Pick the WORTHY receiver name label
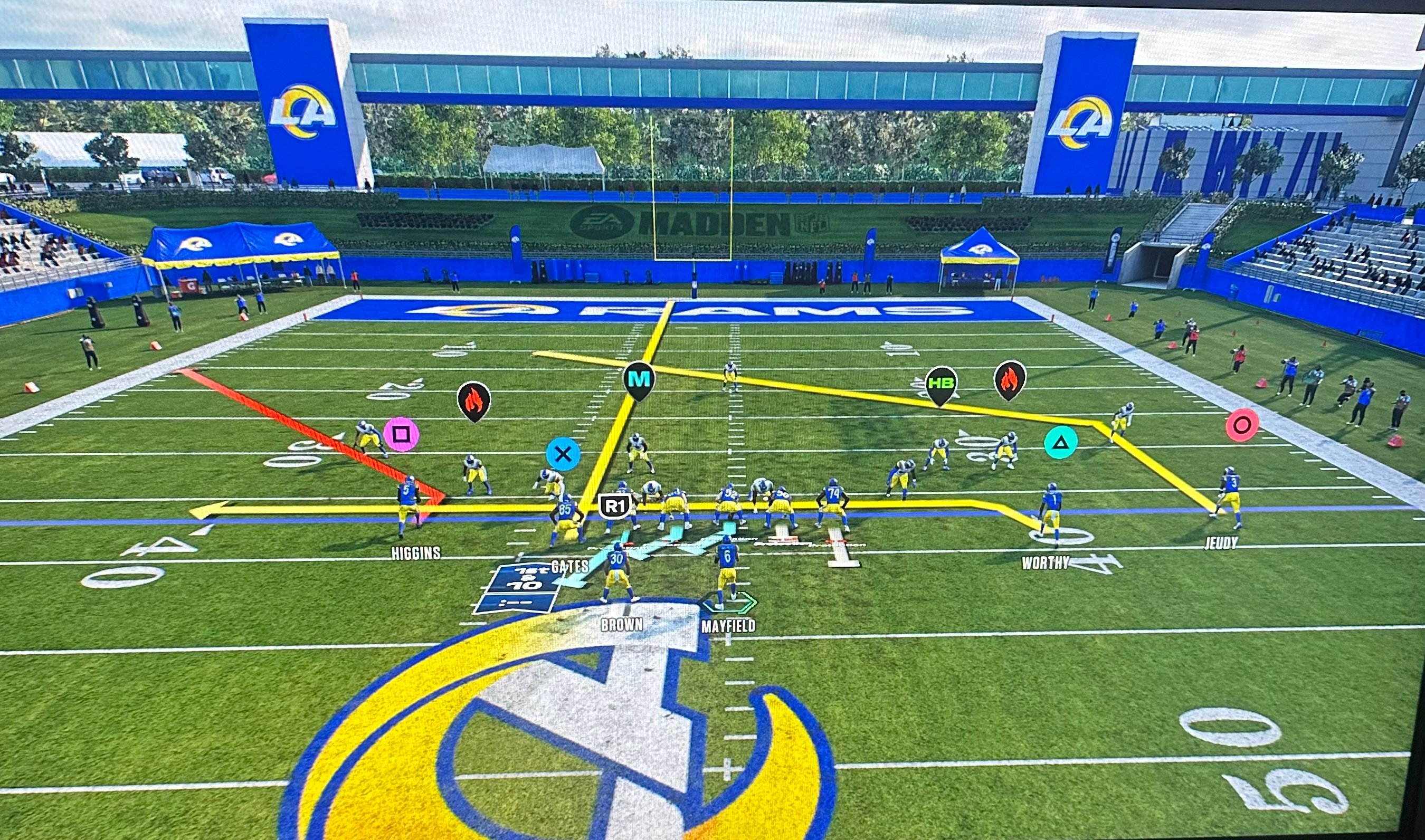 [1044, 562]
